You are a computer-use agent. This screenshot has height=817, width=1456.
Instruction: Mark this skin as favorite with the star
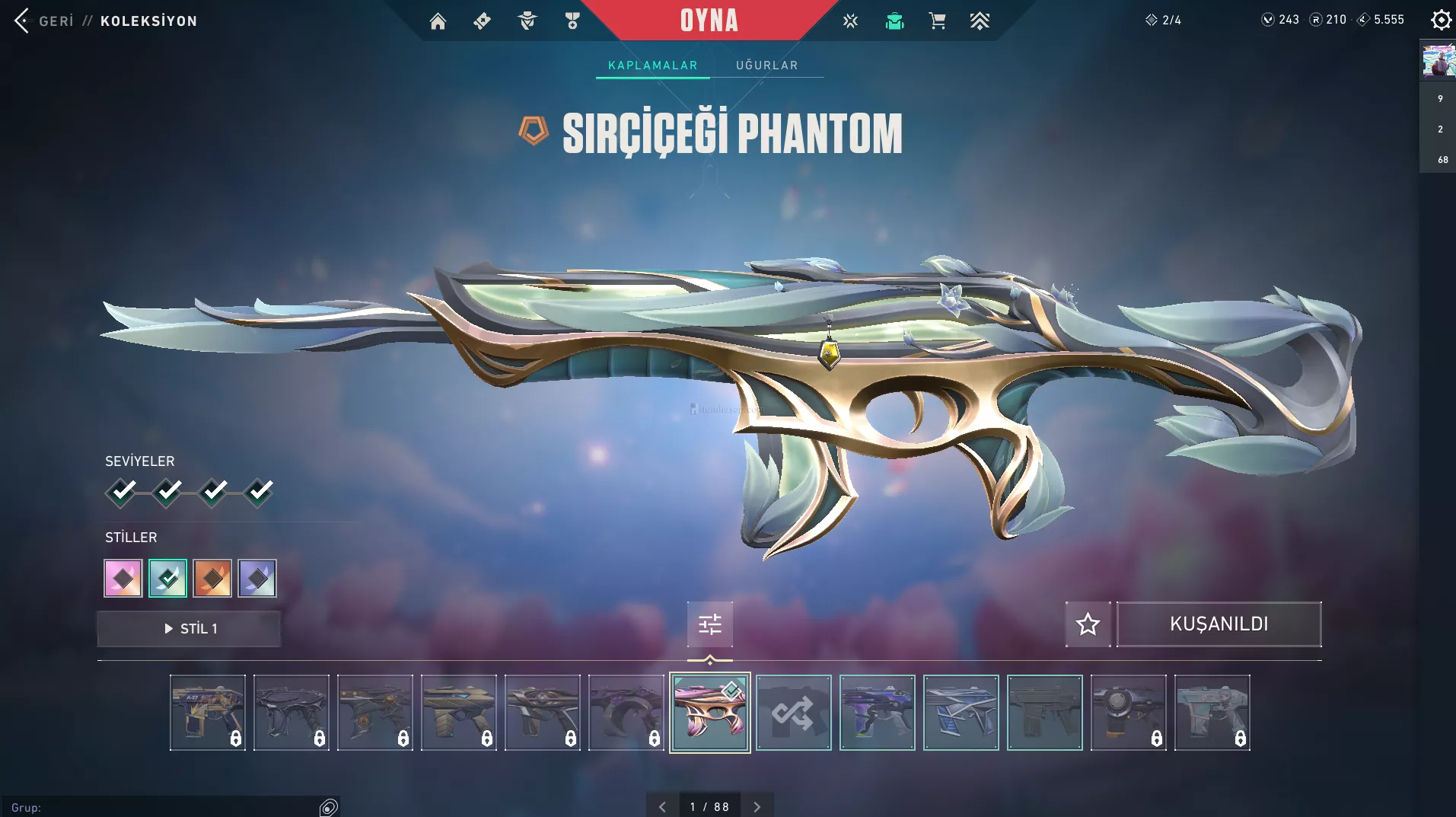pos(1088,624)
